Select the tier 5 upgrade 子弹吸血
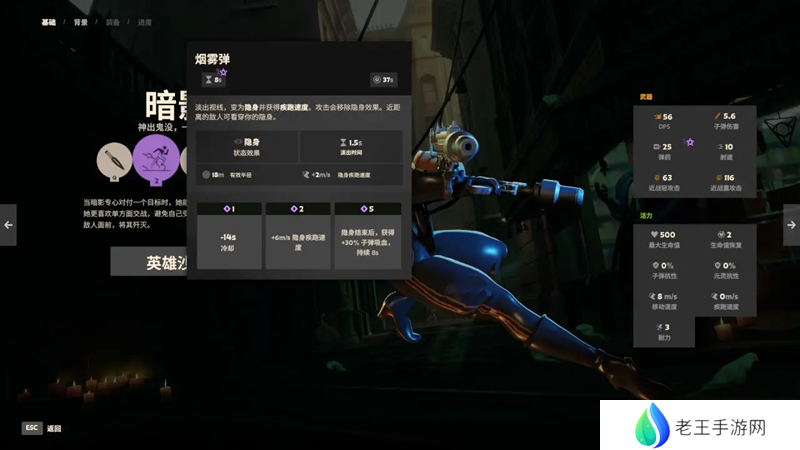 [367, 237]
